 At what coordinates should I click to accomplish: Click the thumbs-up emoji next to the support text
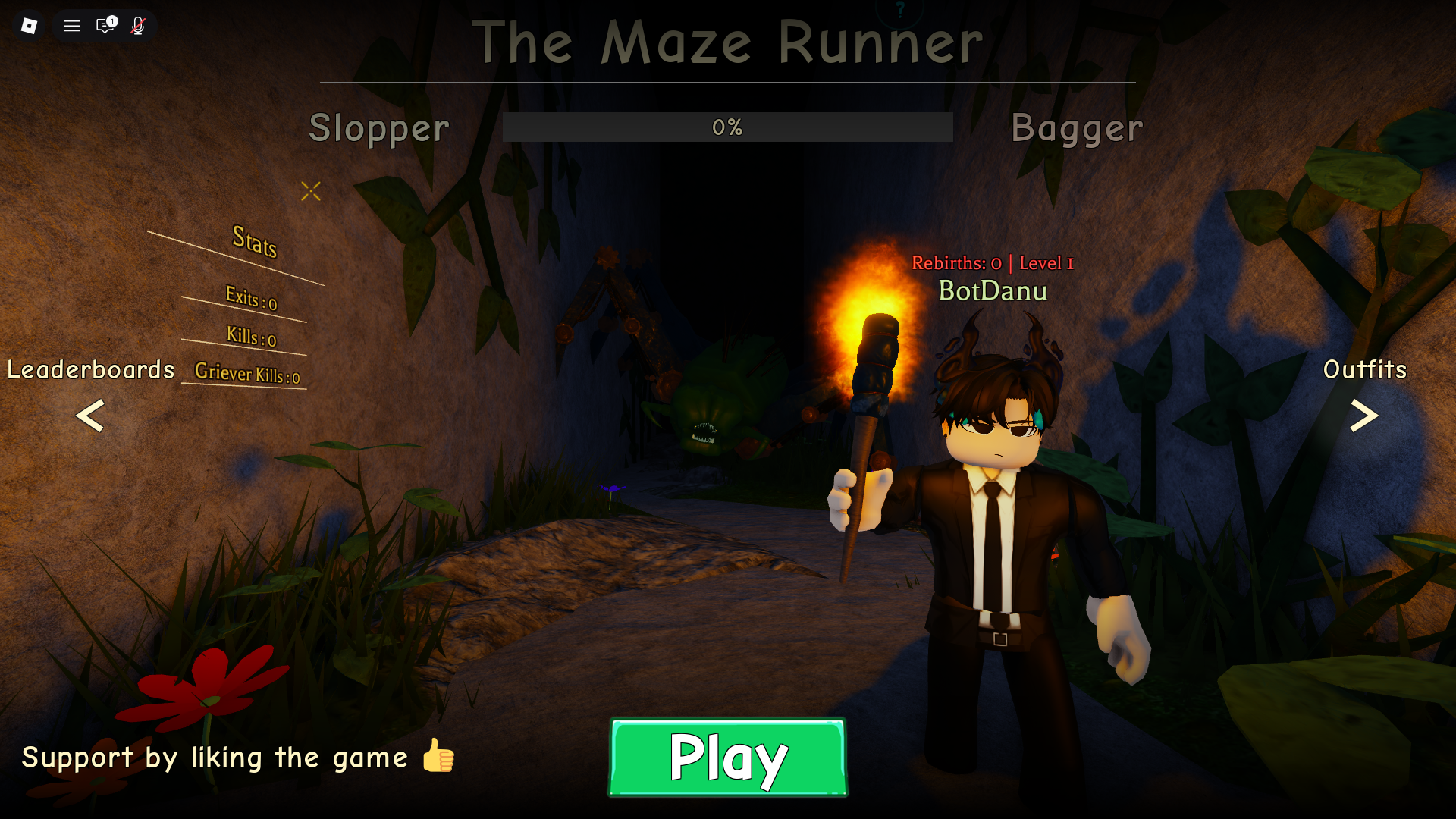click(x=436, y=758)
